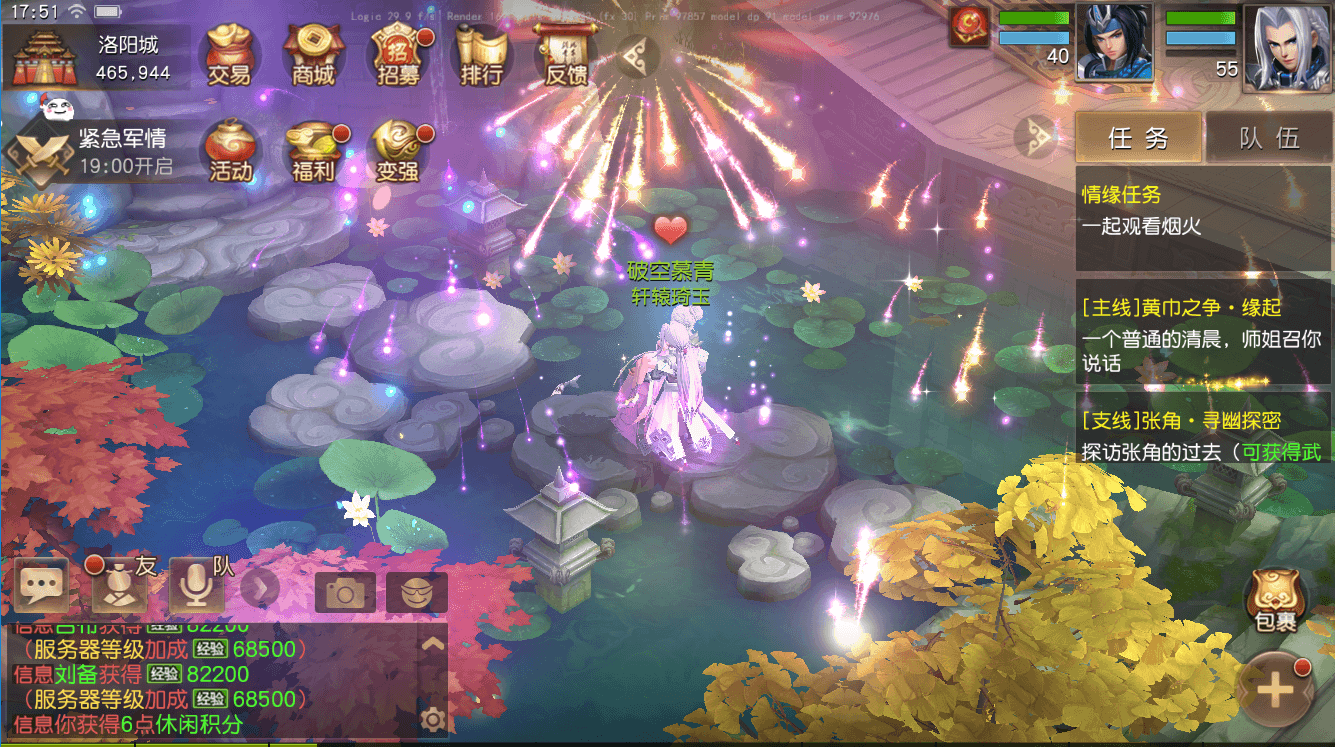Open the 洛阳城 map panel

point(95,57)
